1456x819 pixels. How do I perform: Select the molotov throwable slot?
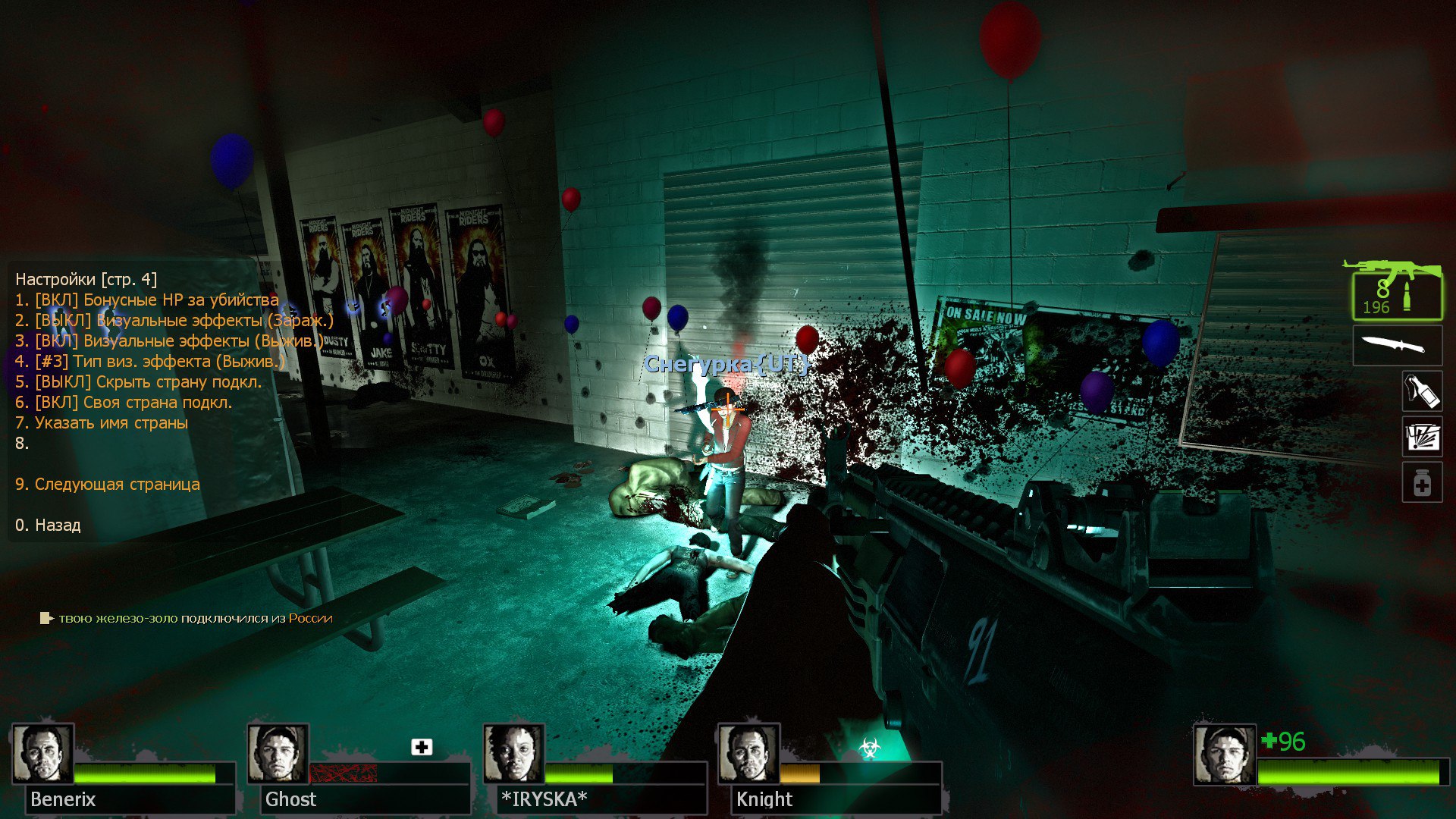[1421, 391]
